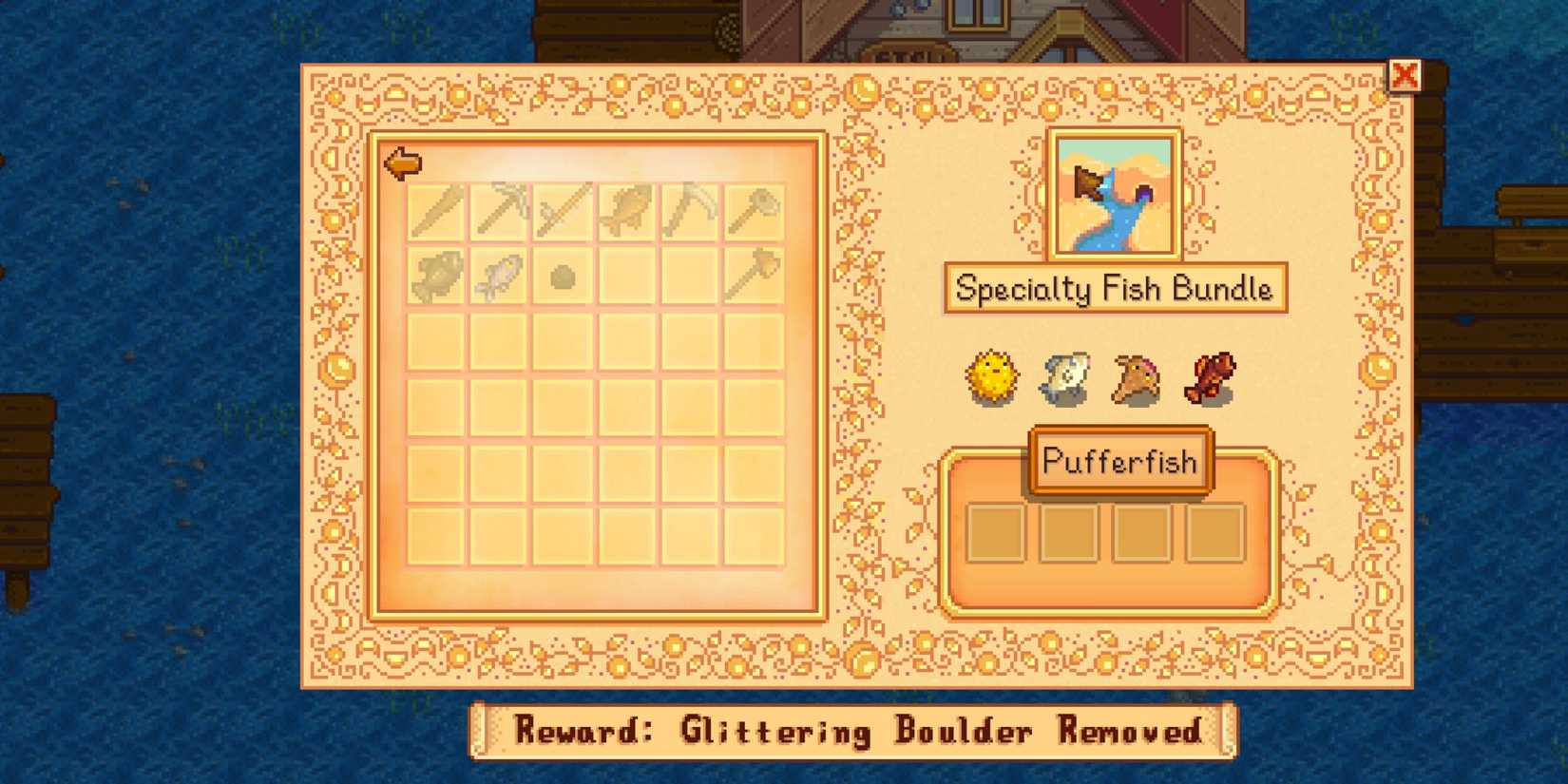The width and height of the screenshot is (1568, 784).
Task: Click the first empty bundle deposit slot
Action: [x=994, y=534]
